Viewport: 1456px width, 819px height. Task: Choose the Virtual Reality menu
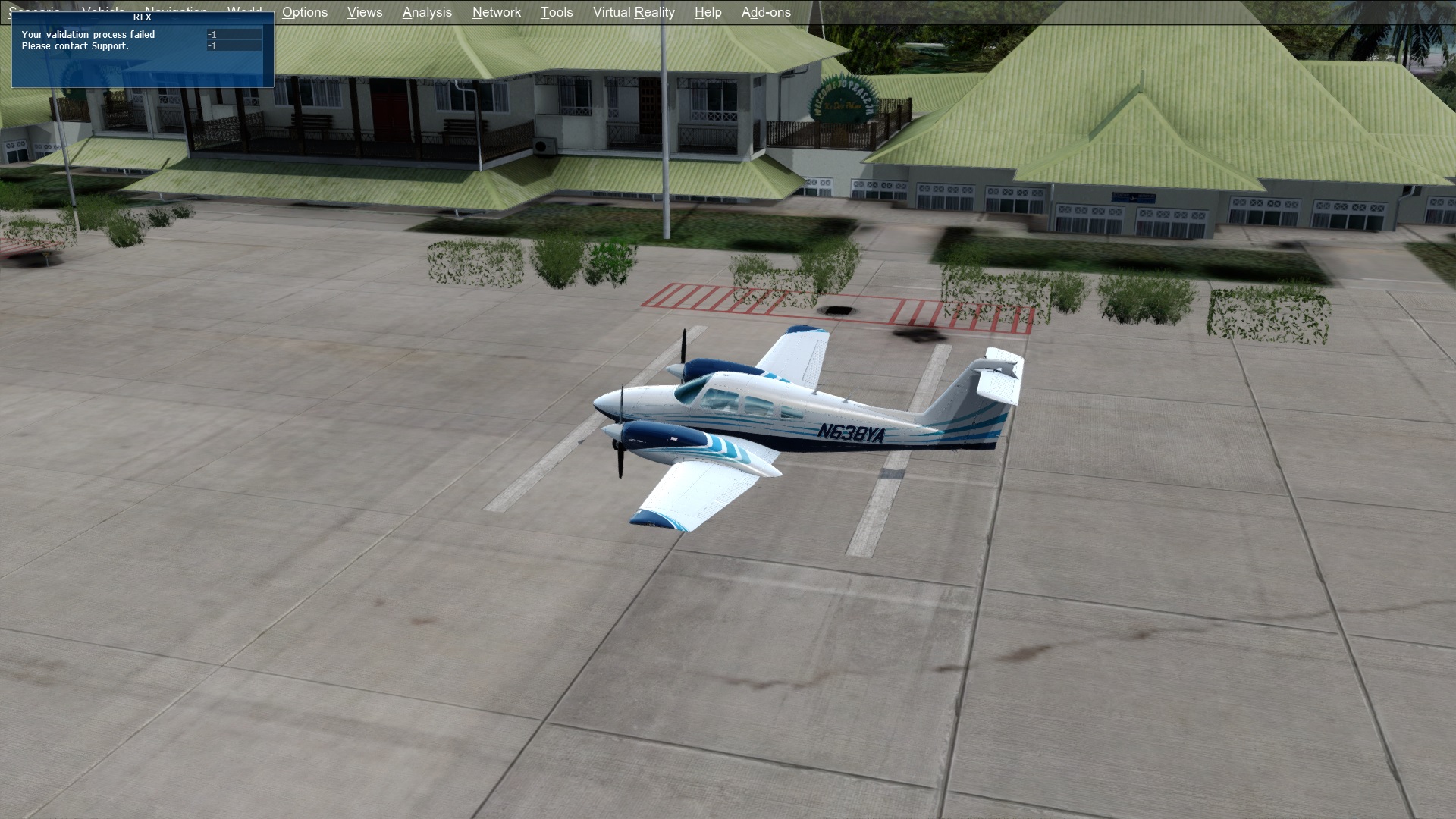click(x=633, y=12)
